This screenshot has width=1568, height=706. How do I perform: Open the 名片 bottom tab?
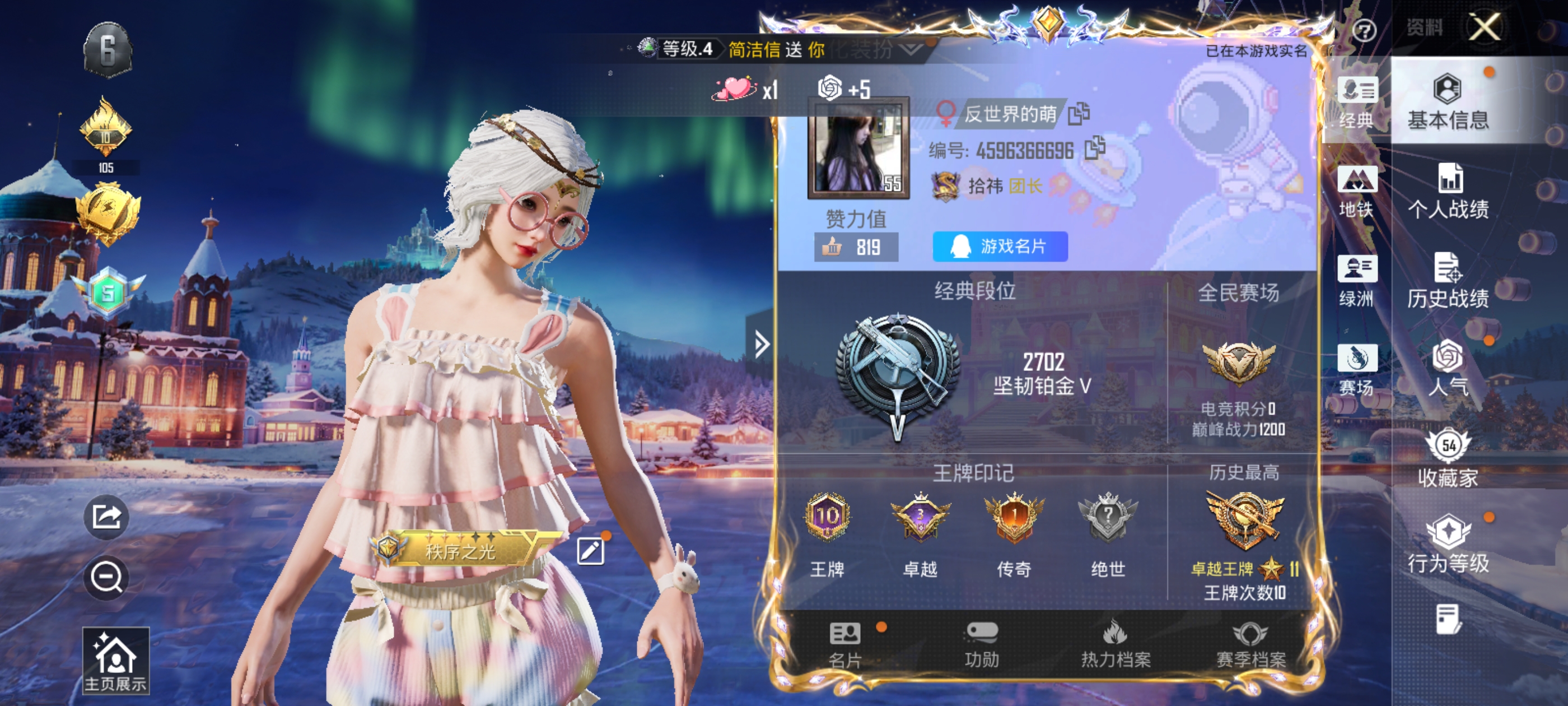(x=845, y=644)
